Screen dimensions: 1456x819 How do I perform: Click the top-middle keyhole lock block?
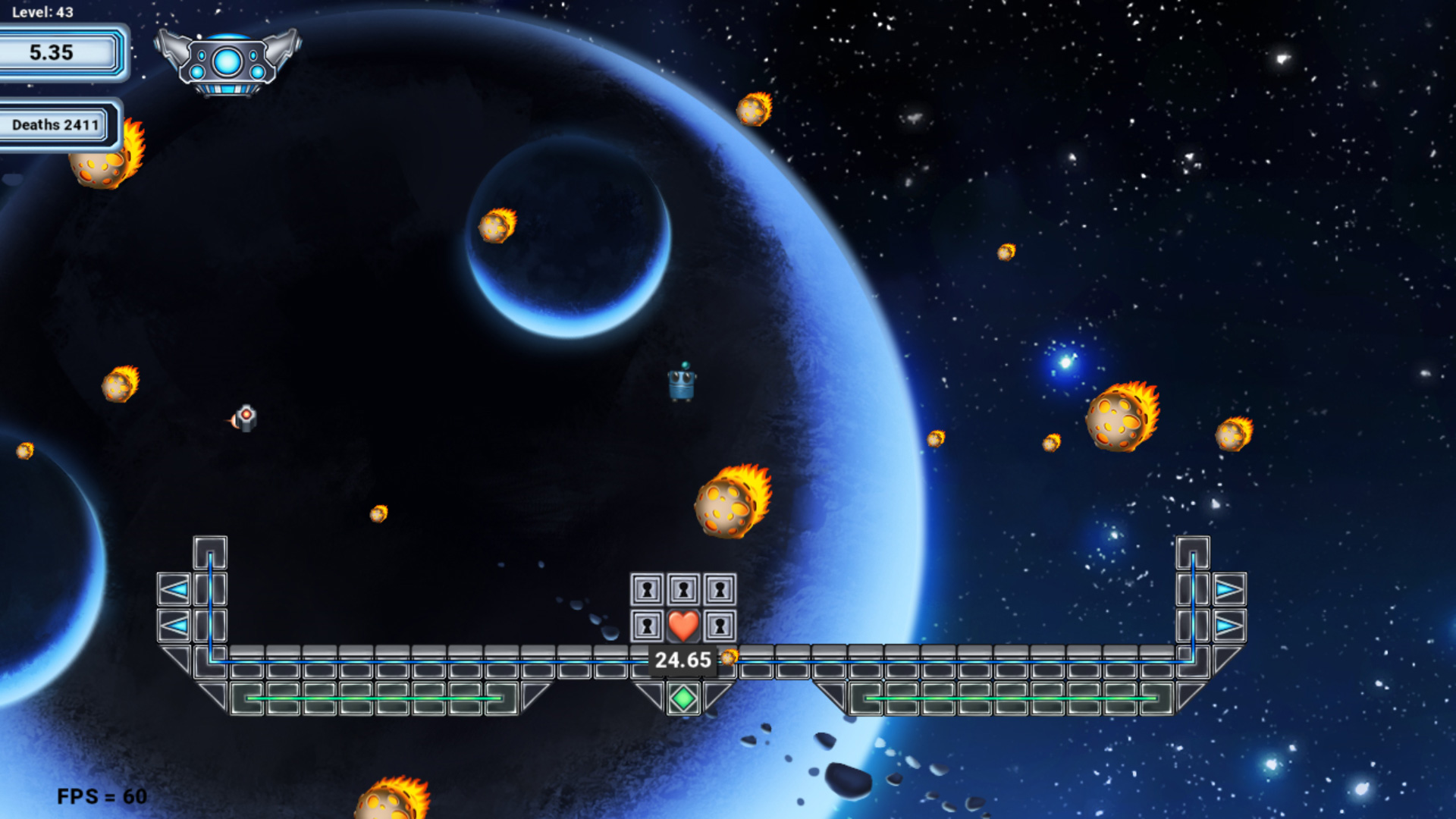pos(685,588)
